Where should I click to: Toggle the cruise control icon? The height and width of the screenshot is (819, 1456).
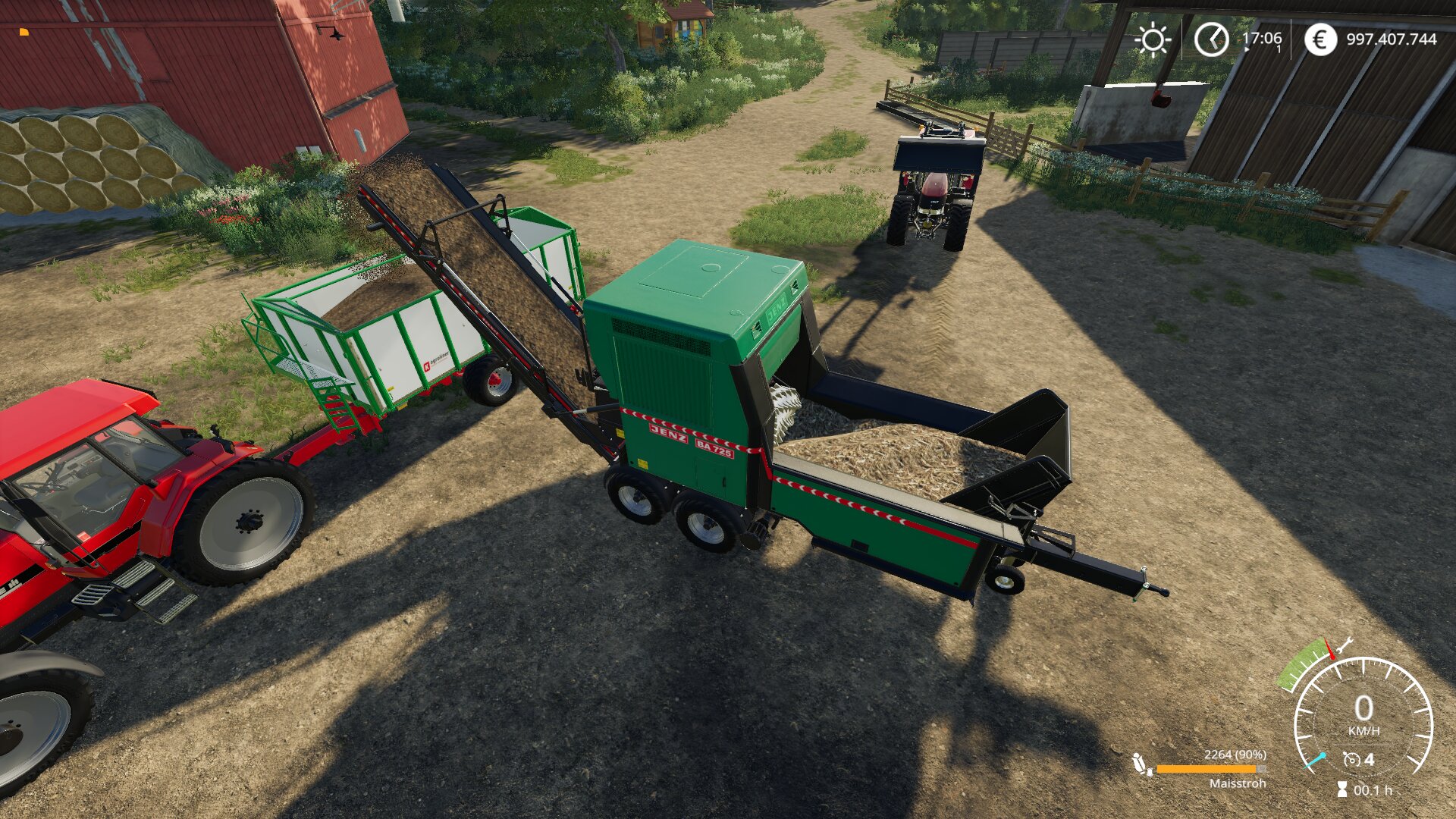pos(1351,760)
